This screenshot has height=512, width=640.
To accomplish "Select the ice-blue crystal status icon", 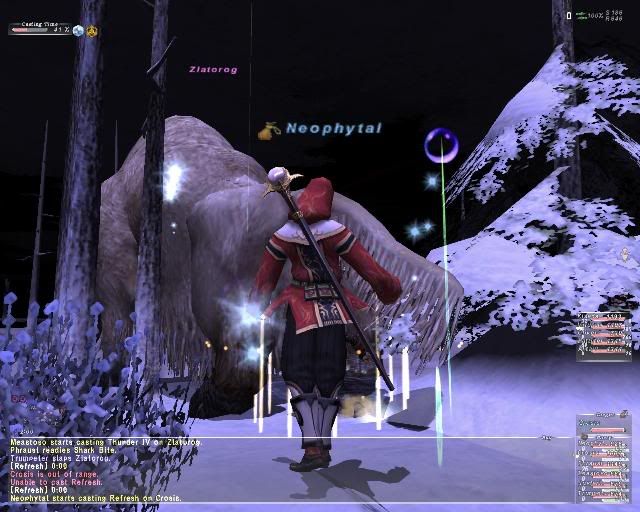I will [78, 30].
